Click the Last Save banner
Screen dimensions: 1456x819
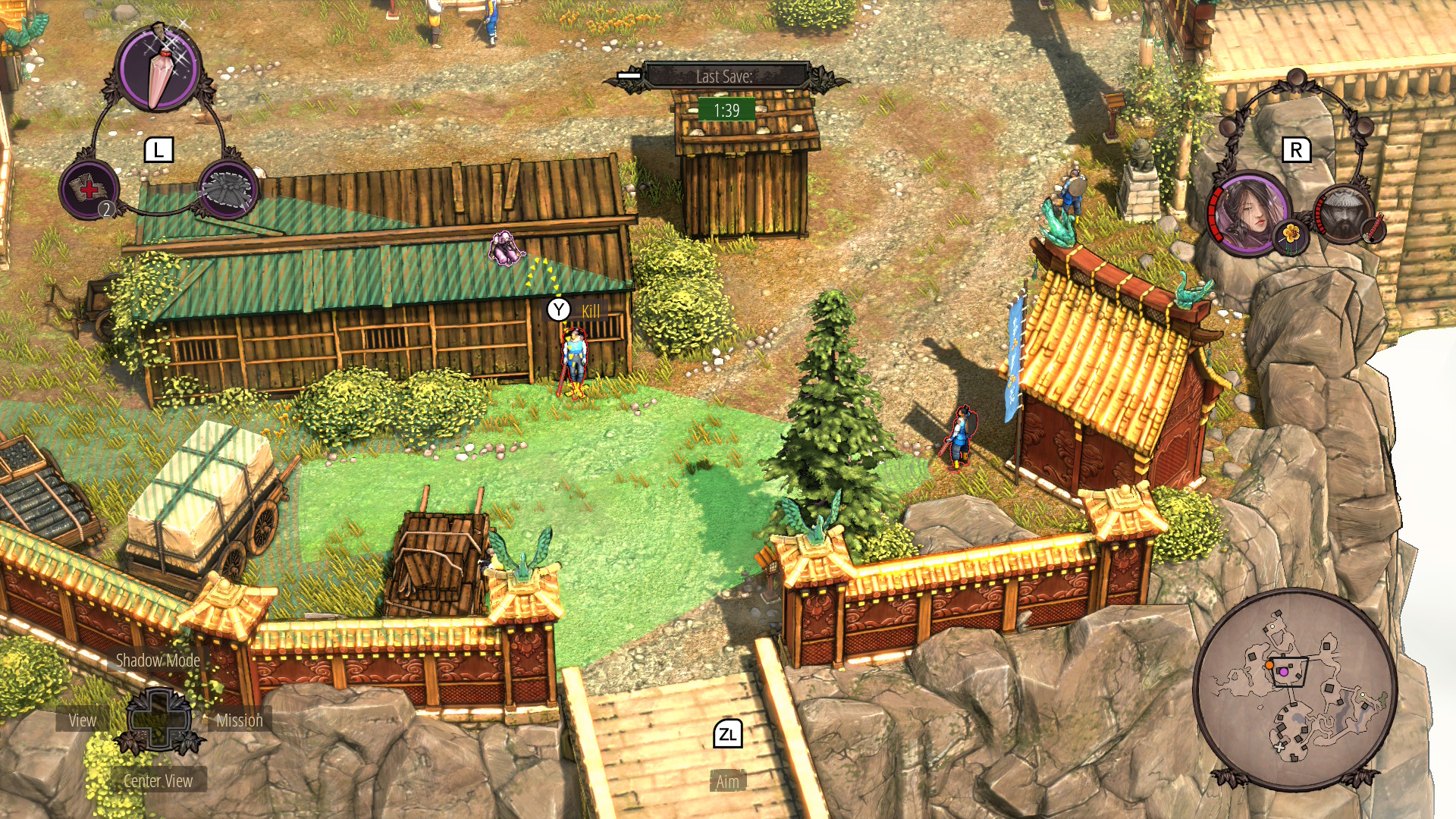[x=725, y=77]
